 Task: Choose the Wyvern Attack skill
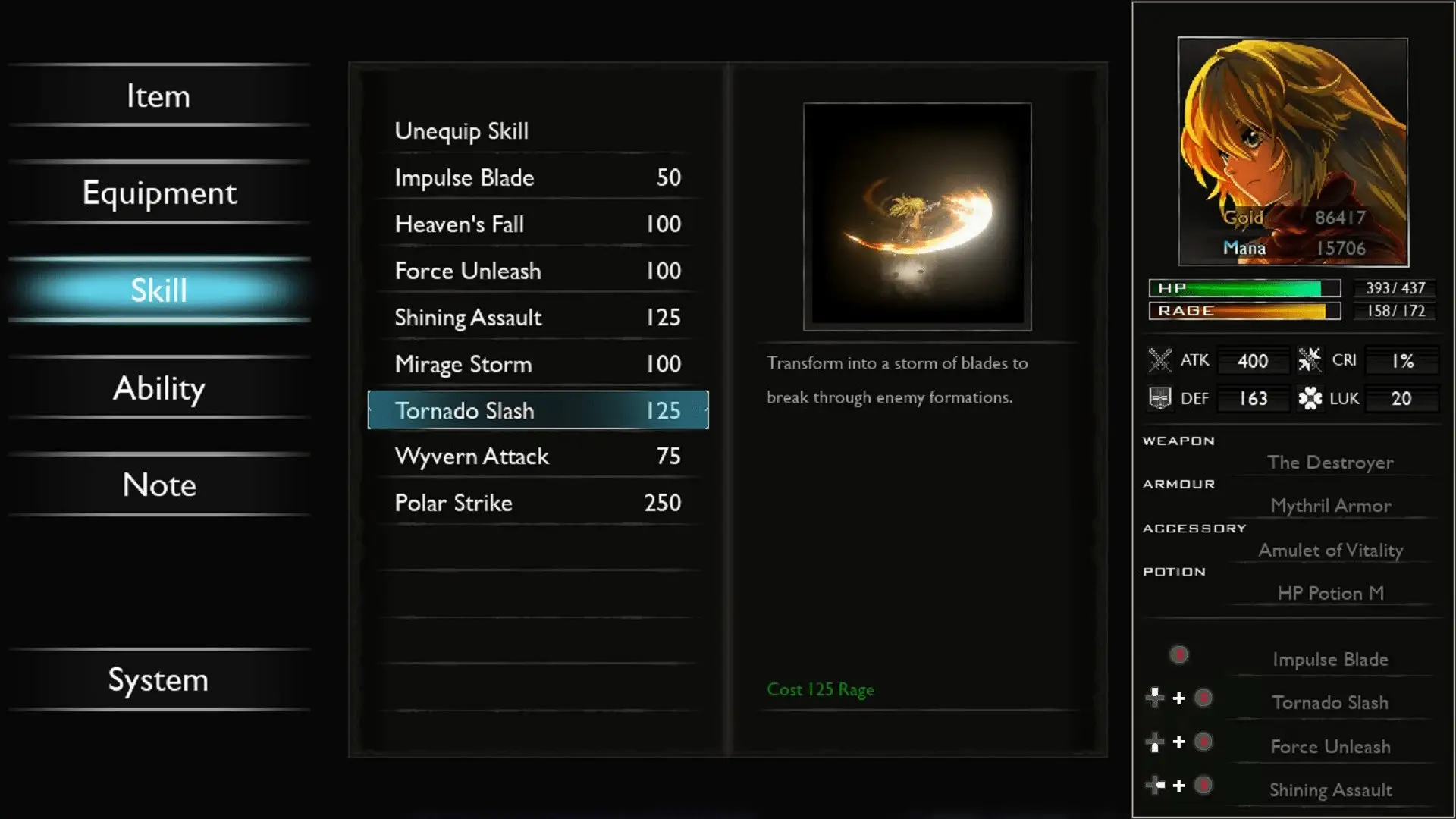click(537, 457)
